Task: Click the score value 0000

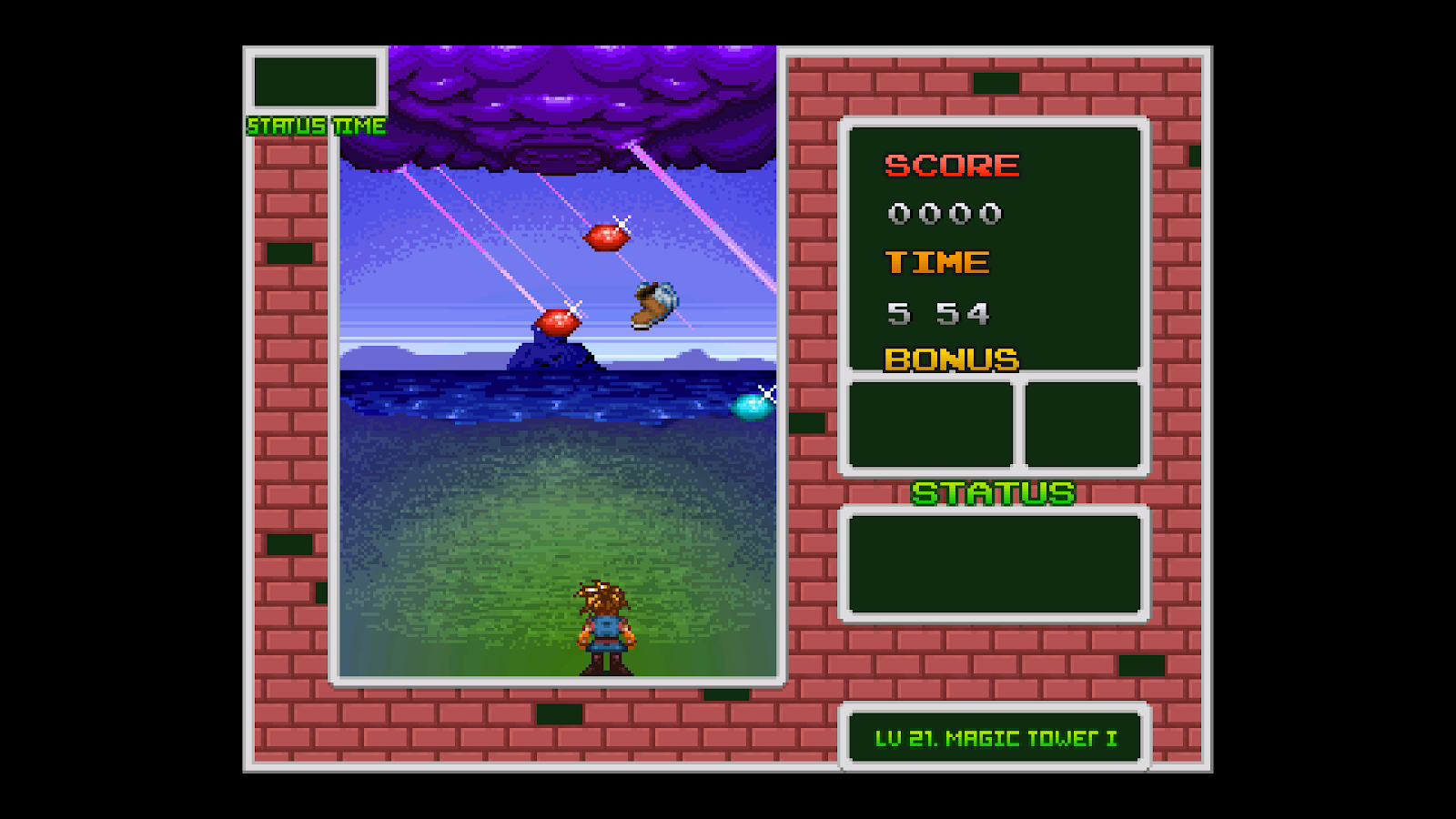Action: [945, 214]
